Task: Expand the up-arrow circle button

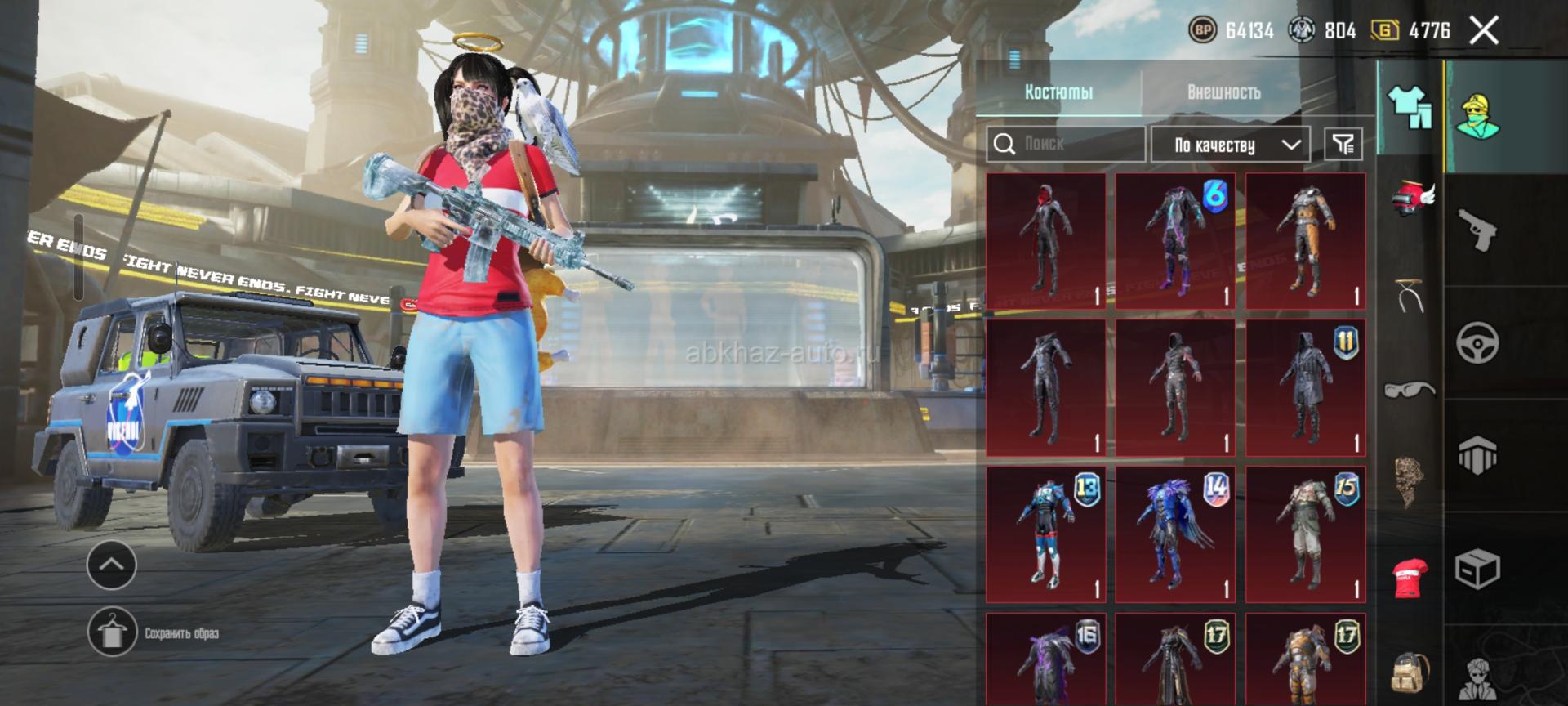Action: click(112, 564)
